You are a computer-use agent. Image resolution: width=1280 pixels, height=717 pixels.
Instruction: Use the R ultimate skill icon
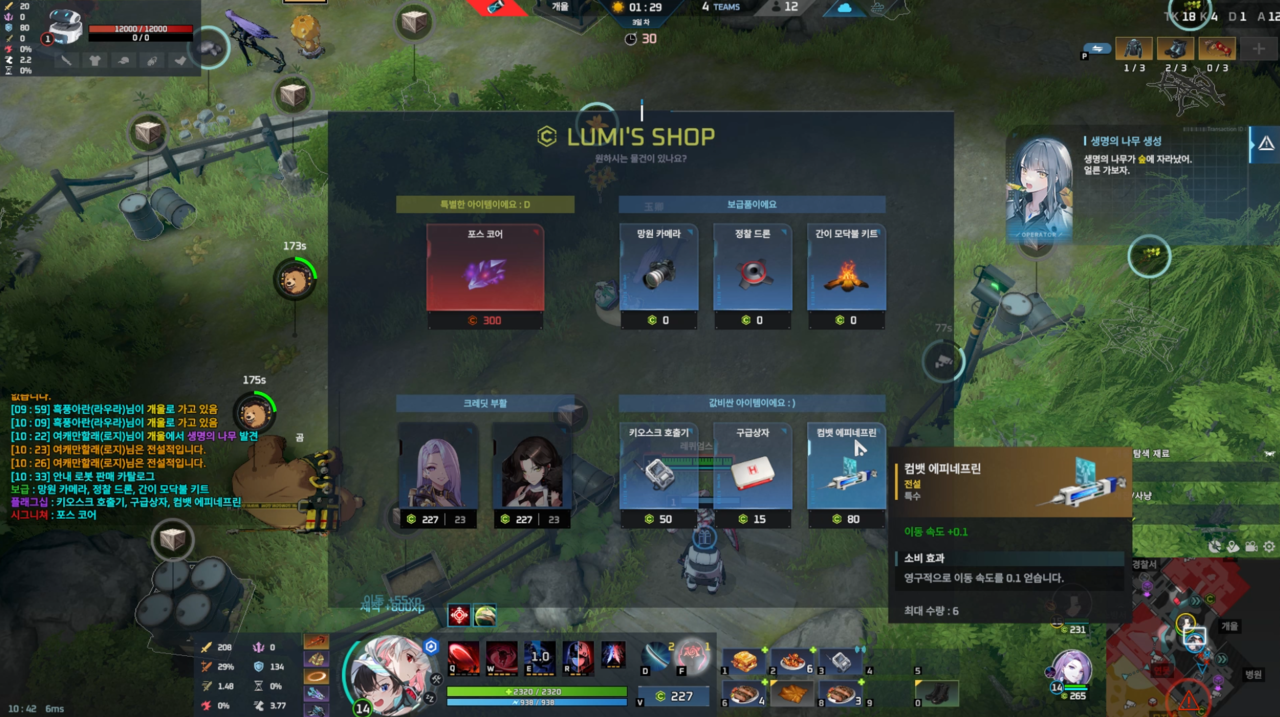click(x=578, y=657)
